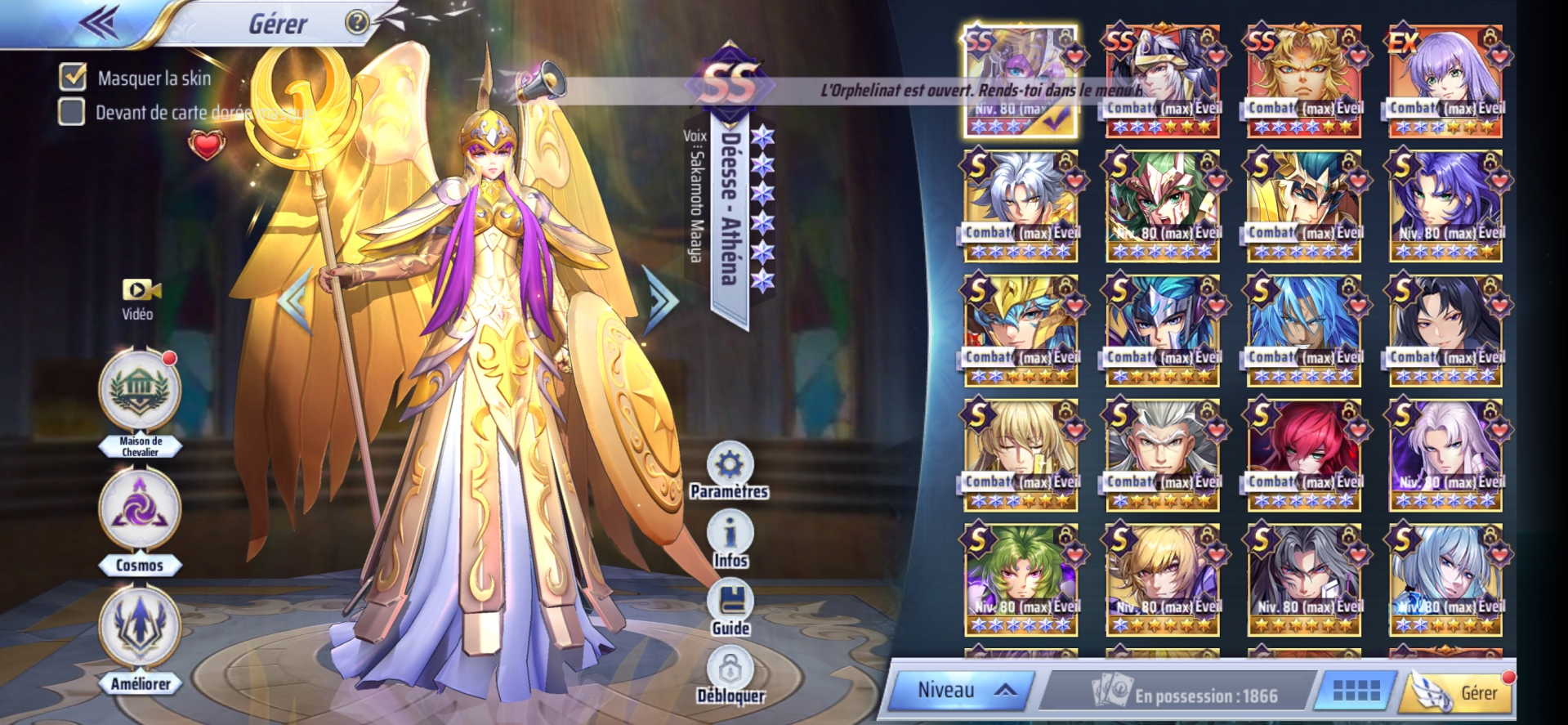Toggle the Masquer la skin checkbox
The image size is (1568, 725).
point(73,77)
